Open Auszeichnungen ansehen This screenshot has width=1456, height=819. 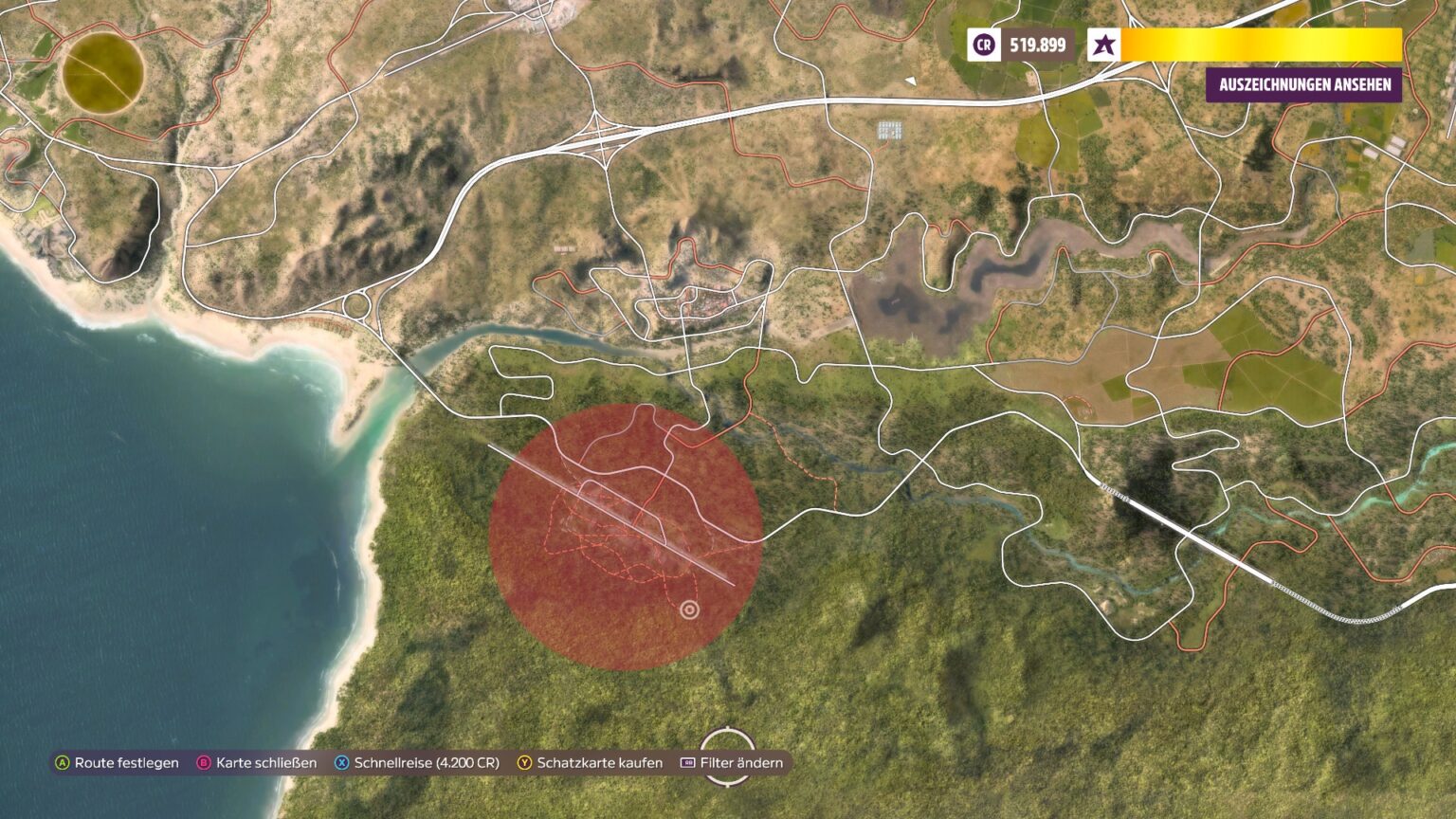click(1305, 84)
